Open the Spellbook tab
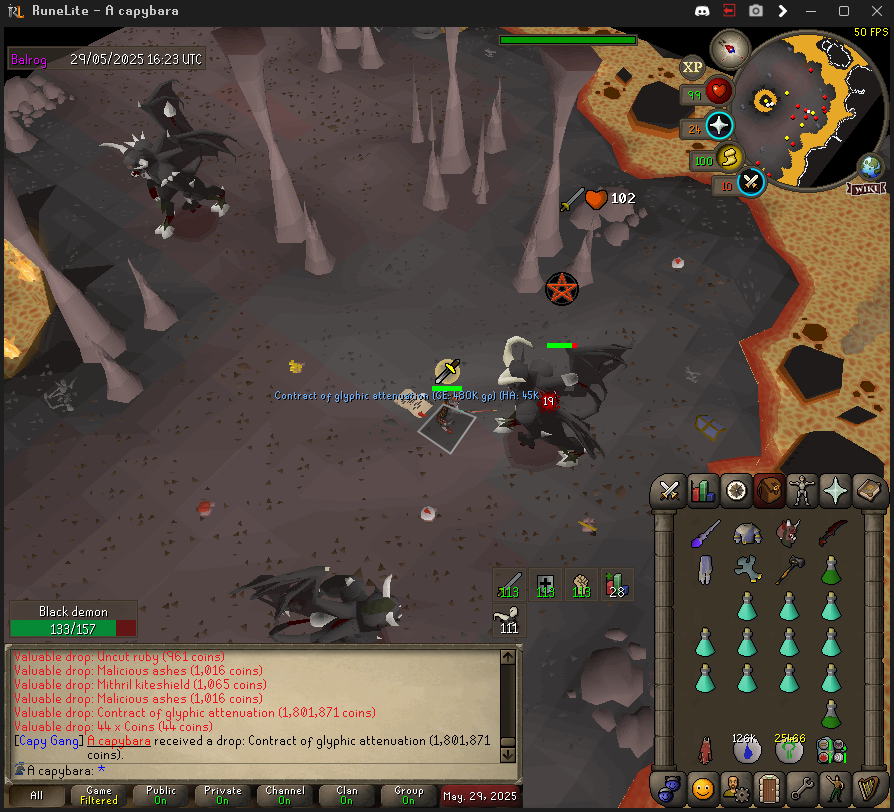This screenshot has width=894, height=812. 869,491
